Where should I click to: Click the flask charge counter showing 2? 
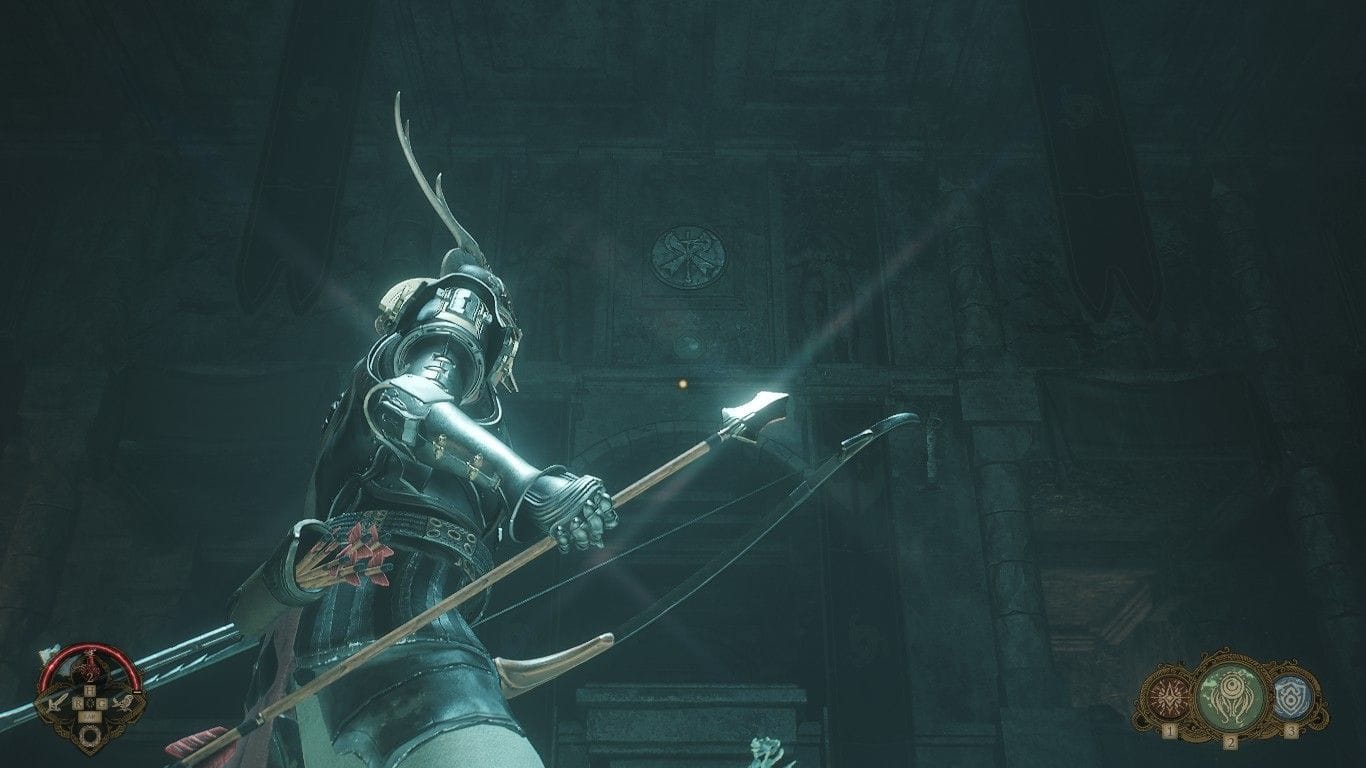[x=91, y=676]
